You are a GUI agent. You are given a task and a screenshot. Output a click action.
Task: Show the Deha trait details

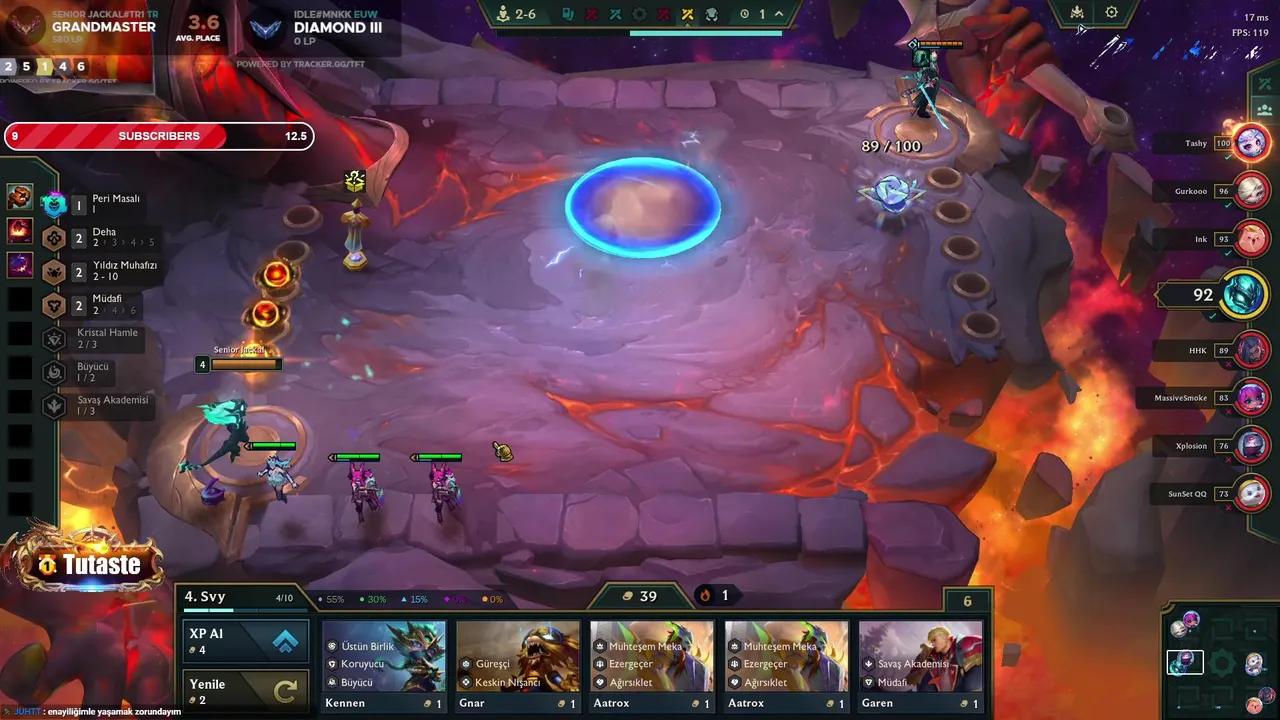(95, 238)
